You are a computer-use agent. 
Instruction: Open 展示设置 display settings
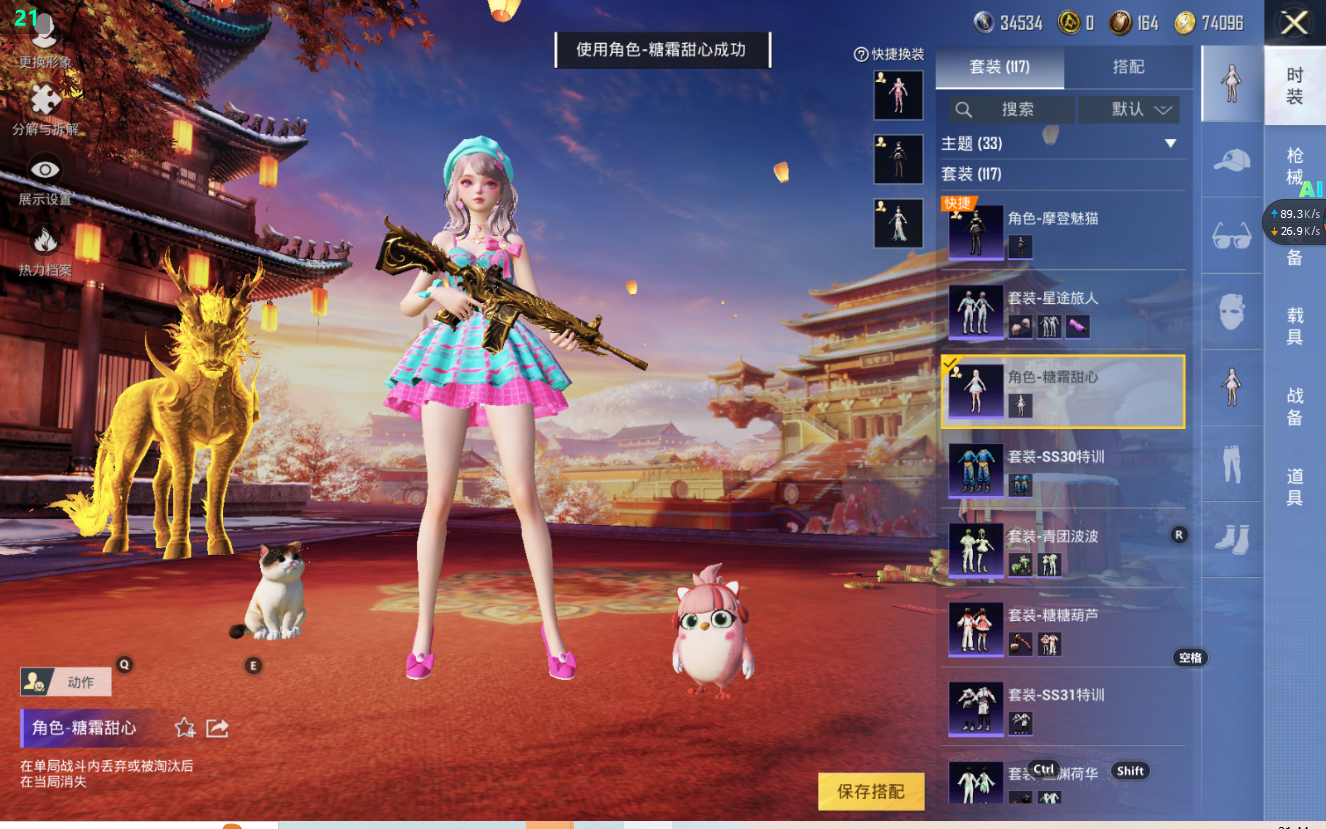point(45,180)
